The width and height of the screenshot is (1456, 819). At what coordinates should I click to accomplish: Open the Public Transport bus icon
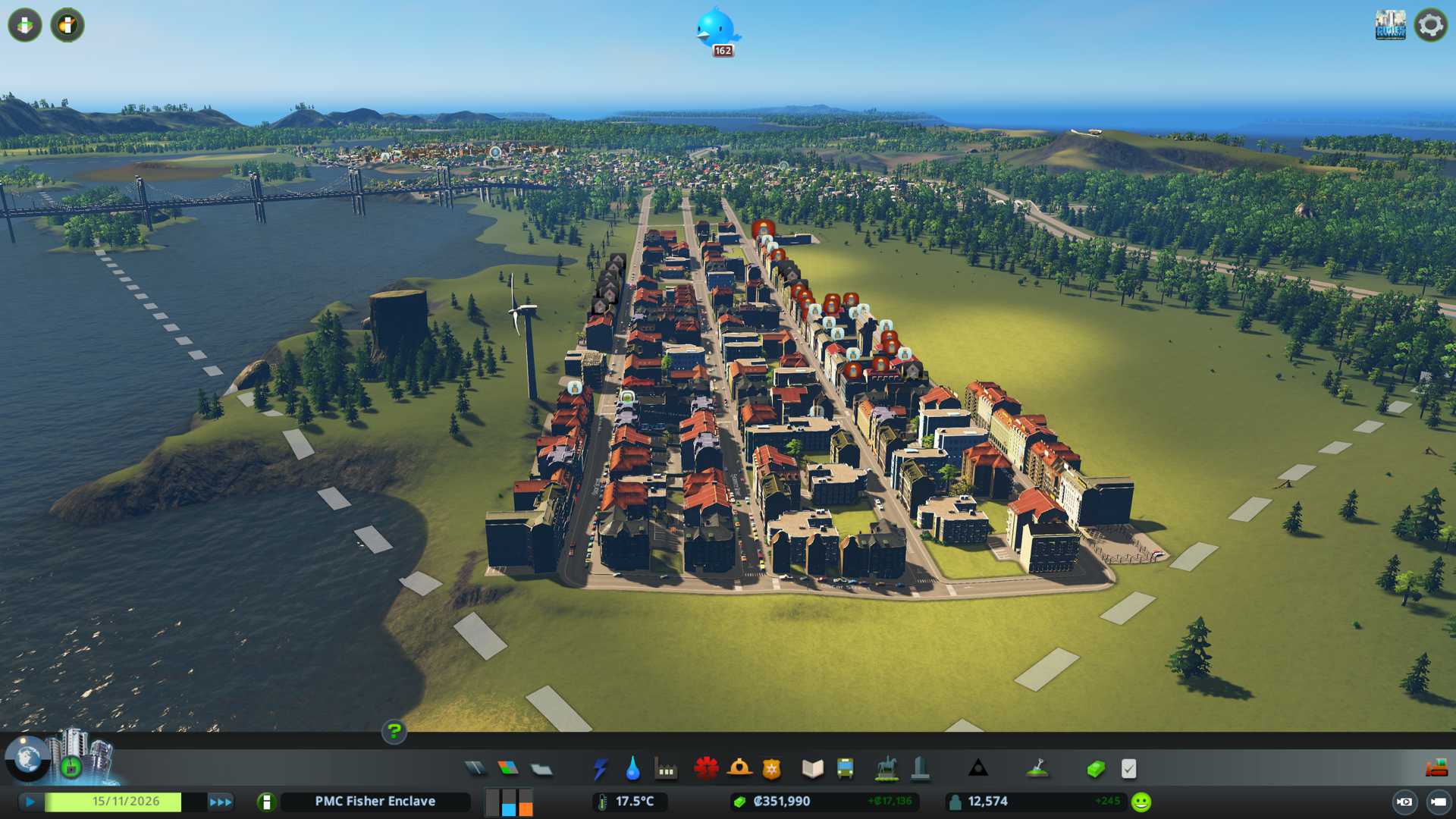pos(845,769)
